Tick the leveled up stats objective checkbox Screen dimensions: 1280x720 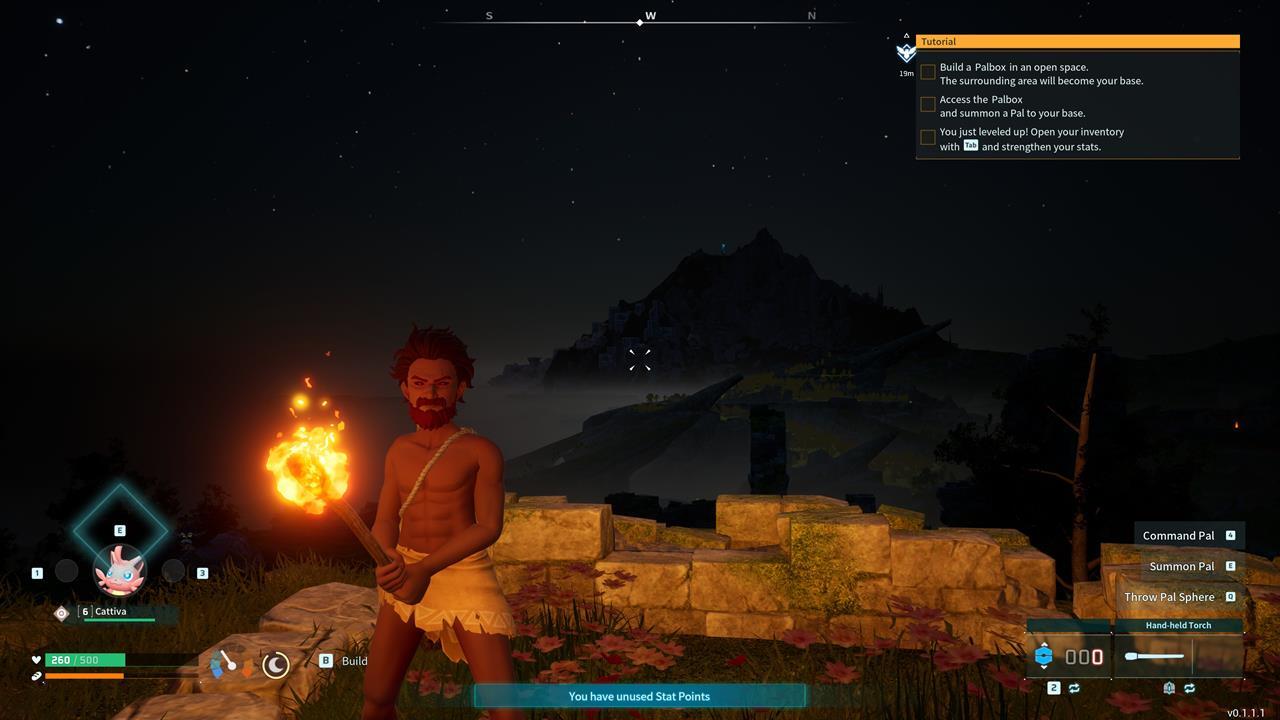[928, 138]
